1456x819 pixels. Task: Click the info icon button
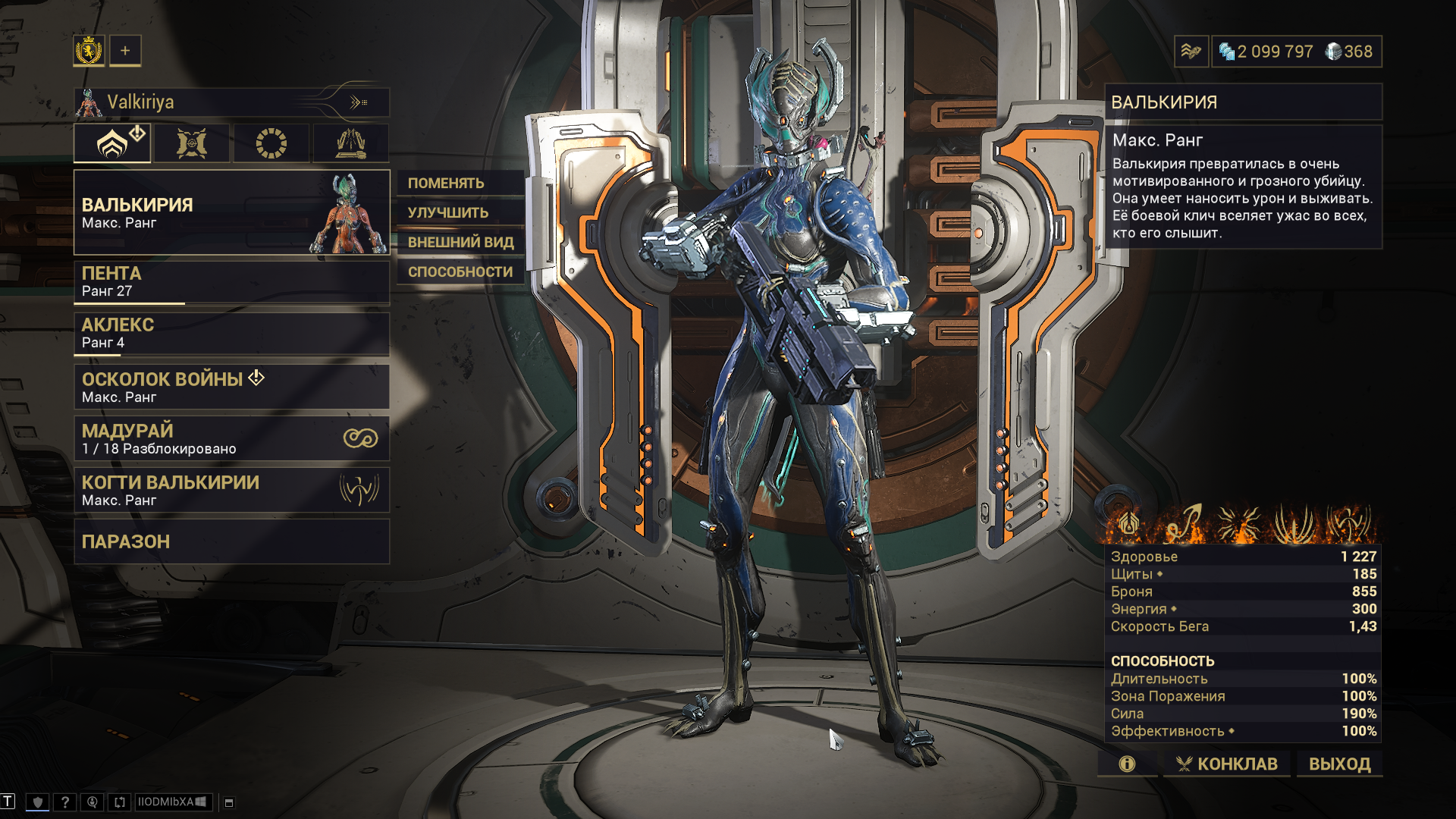pyautogui.click(x=1127, y=764)
